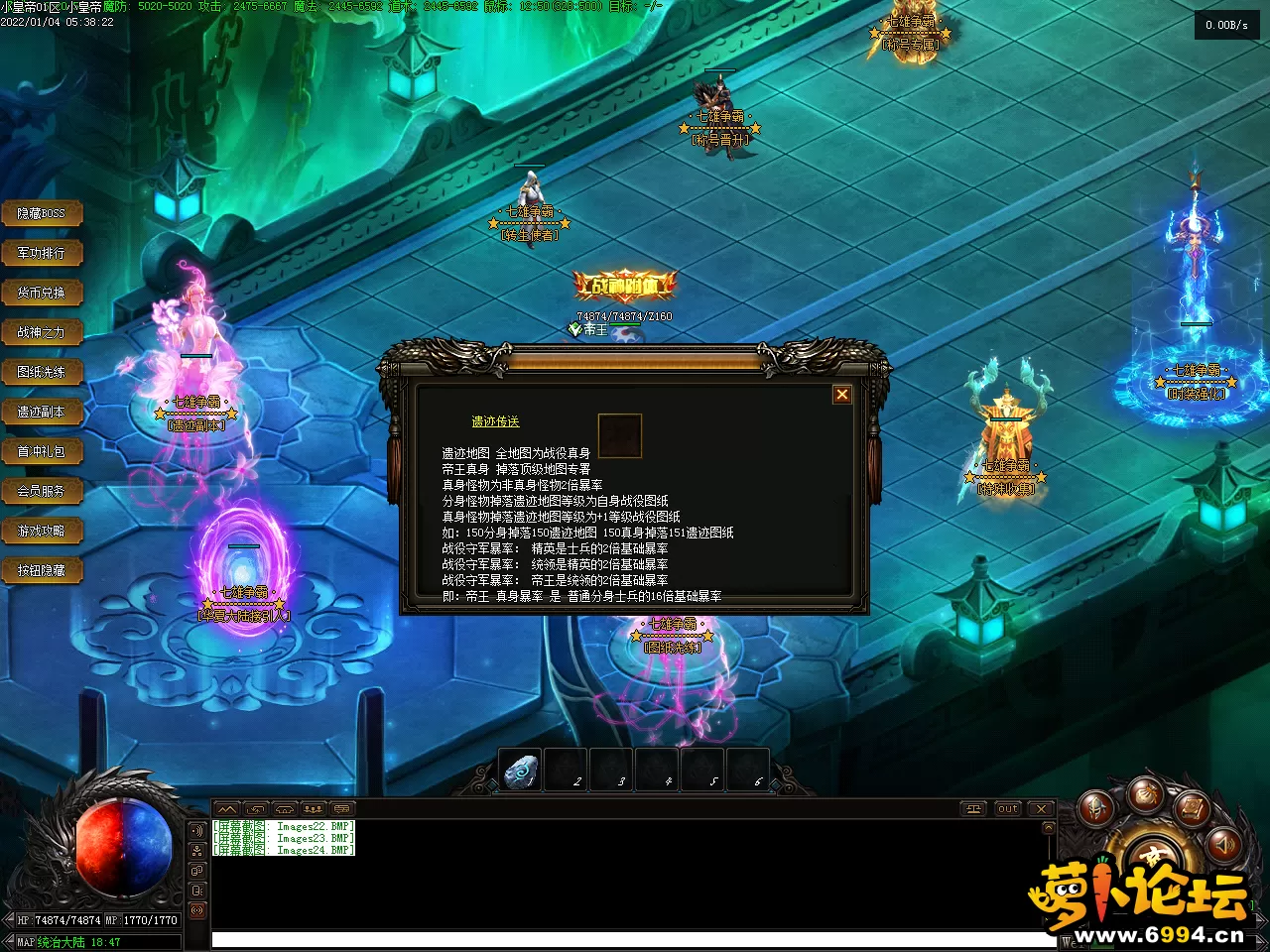Open 会员服务 member services
Viewport: 1270px width, 952px height.
(41, 491)
